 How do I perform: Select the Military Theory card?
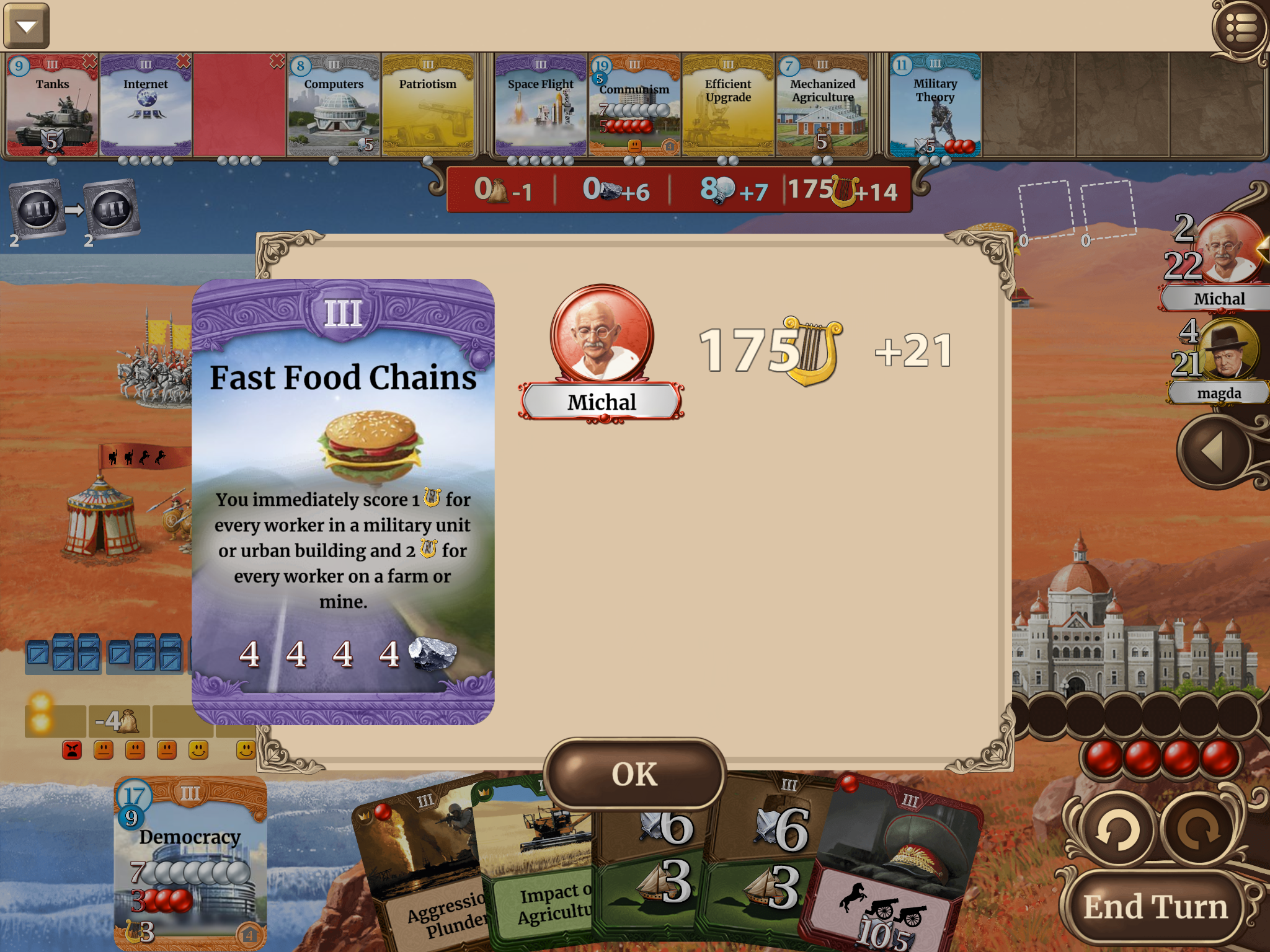coord(935,105)
